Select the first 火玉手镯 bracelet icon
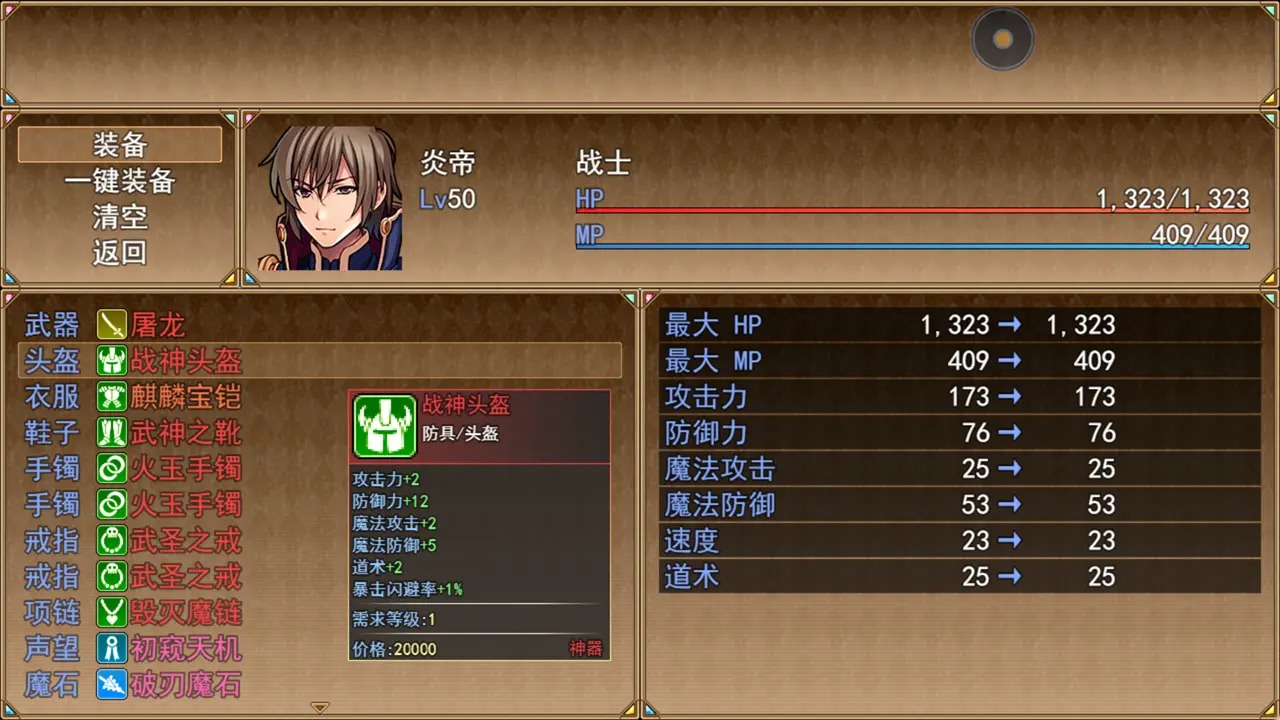Viewport: 1280px width, 720px height. pyautogui.click(x=110, y=469)
